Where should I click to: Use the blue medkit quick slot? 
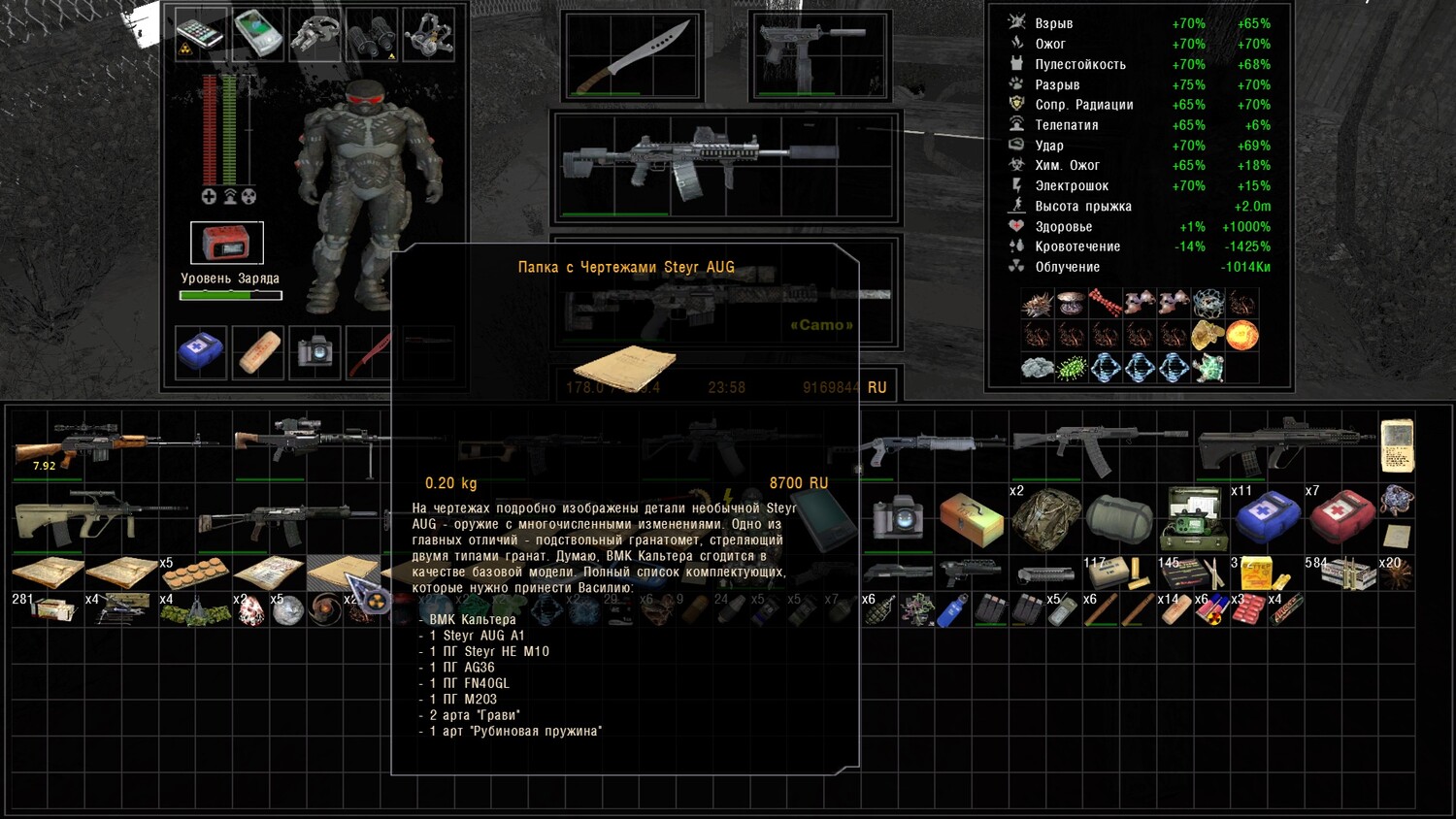pyautogui.click(x=201, y=351)
